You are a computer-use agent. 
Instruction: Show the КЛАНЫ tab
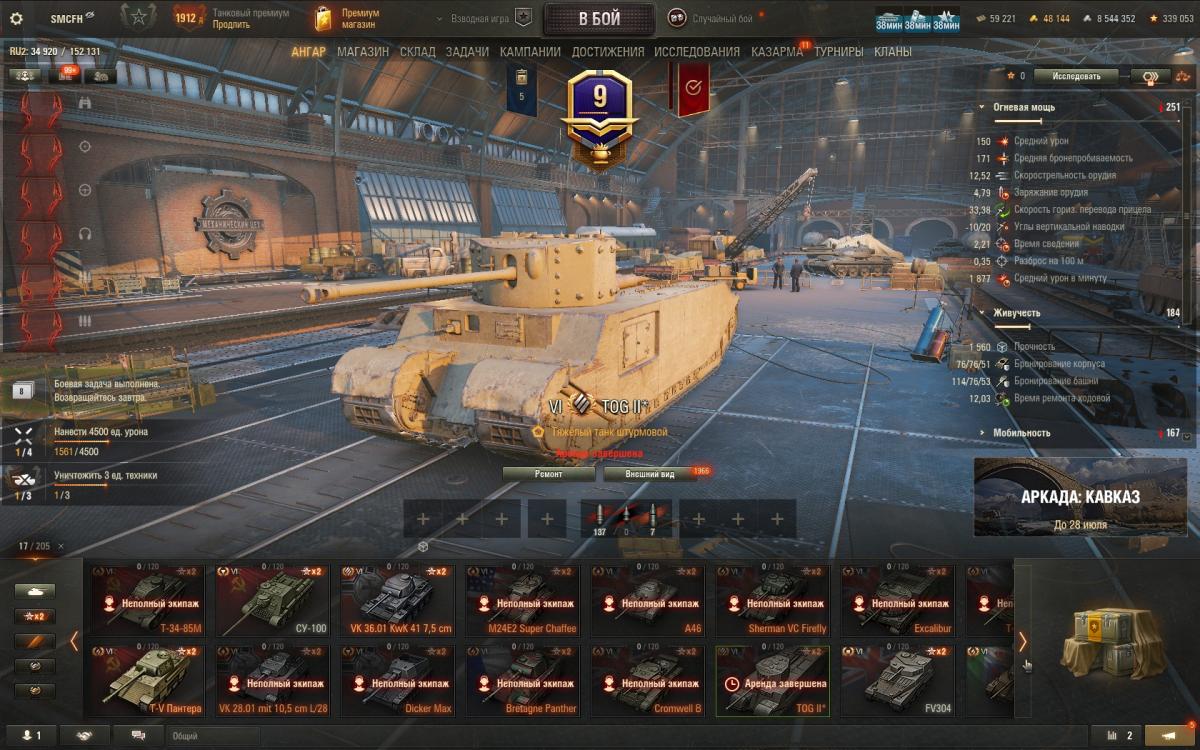point(892,52)
